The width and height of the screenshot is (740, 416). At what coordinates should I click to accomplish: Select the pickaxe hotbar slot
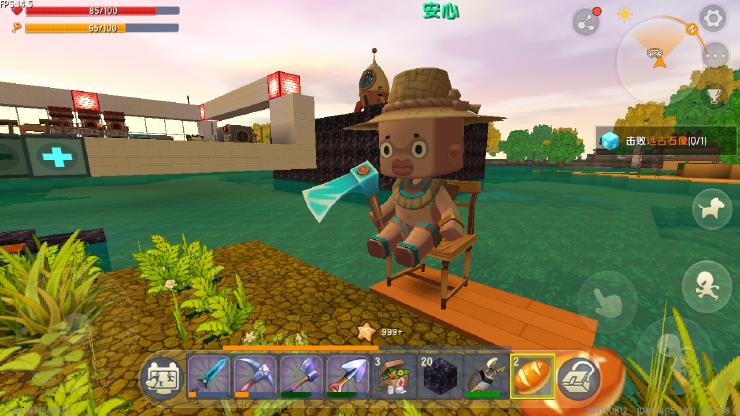[255, 376]
